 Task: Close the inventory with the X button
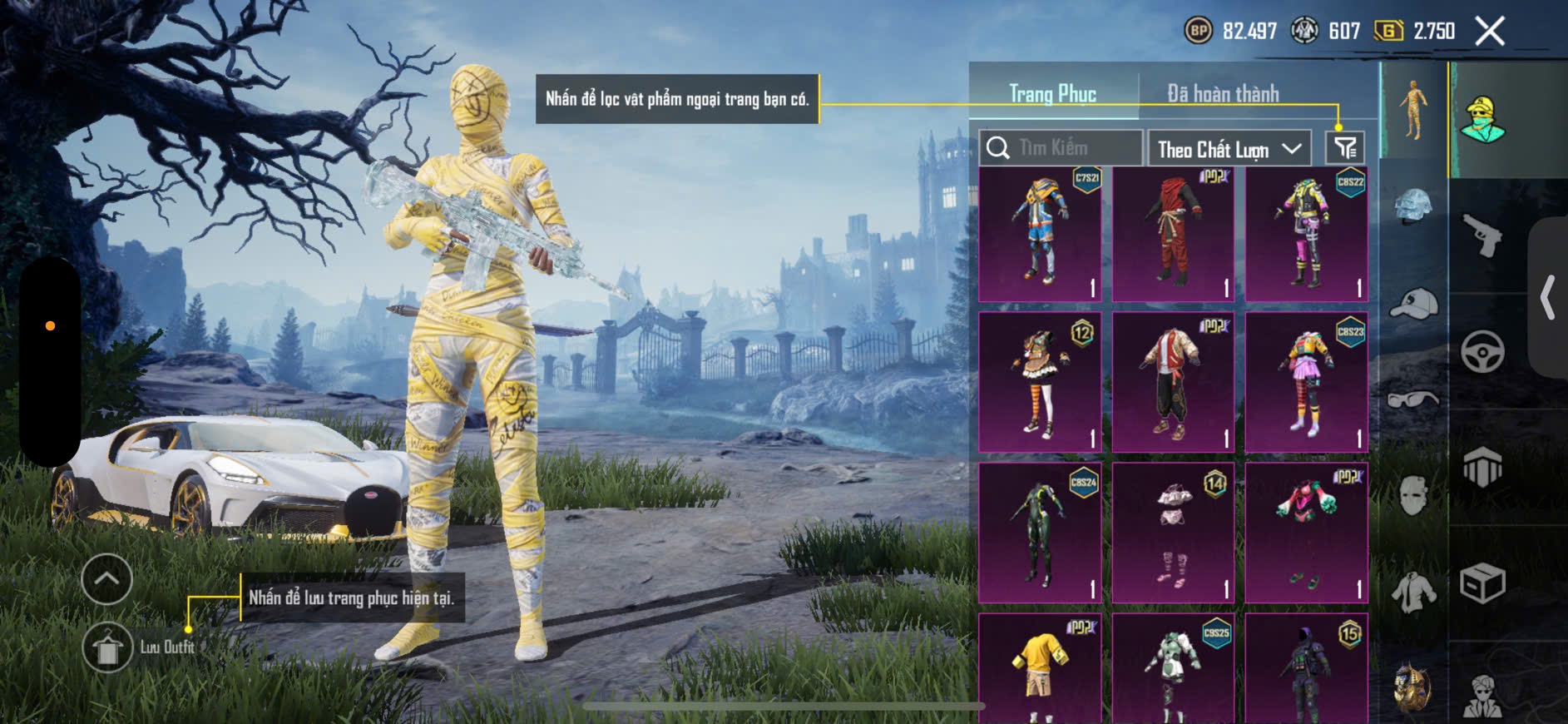pyautogui.click(x=1489, y=32)
